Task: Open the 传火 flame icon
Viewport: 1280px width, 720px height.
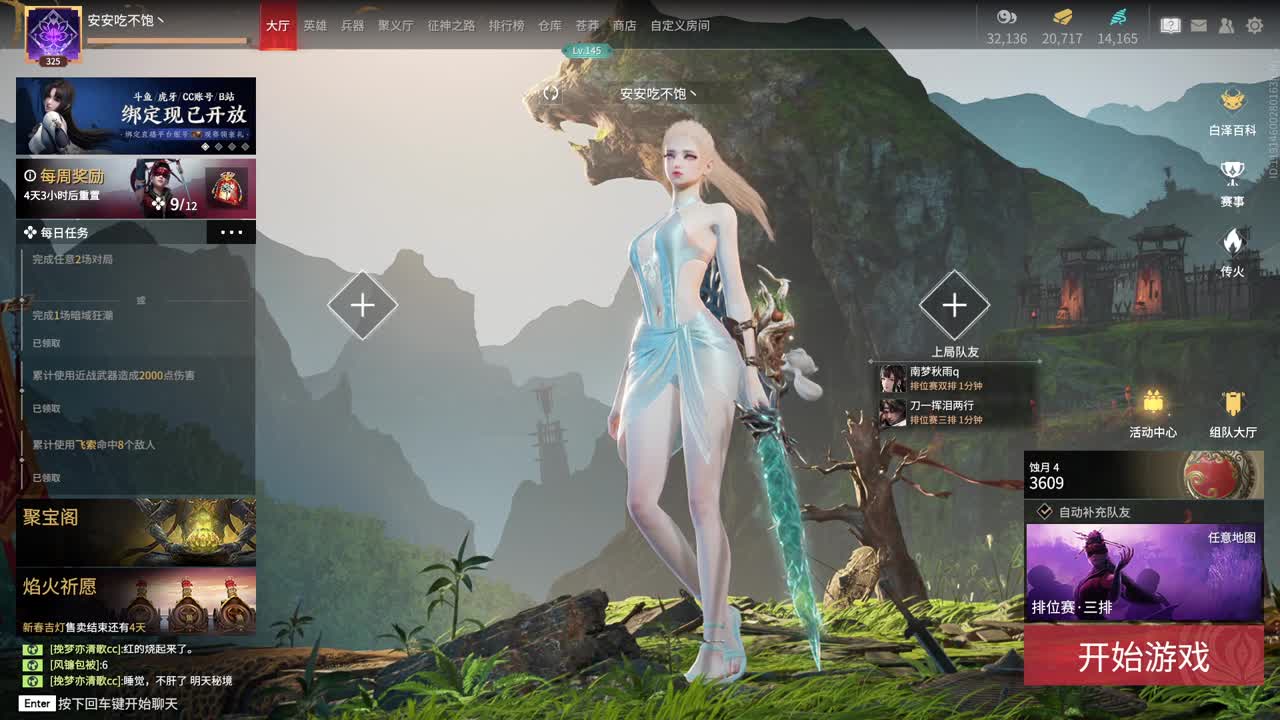Action: pyautogui.click(x=1232, y=251)
